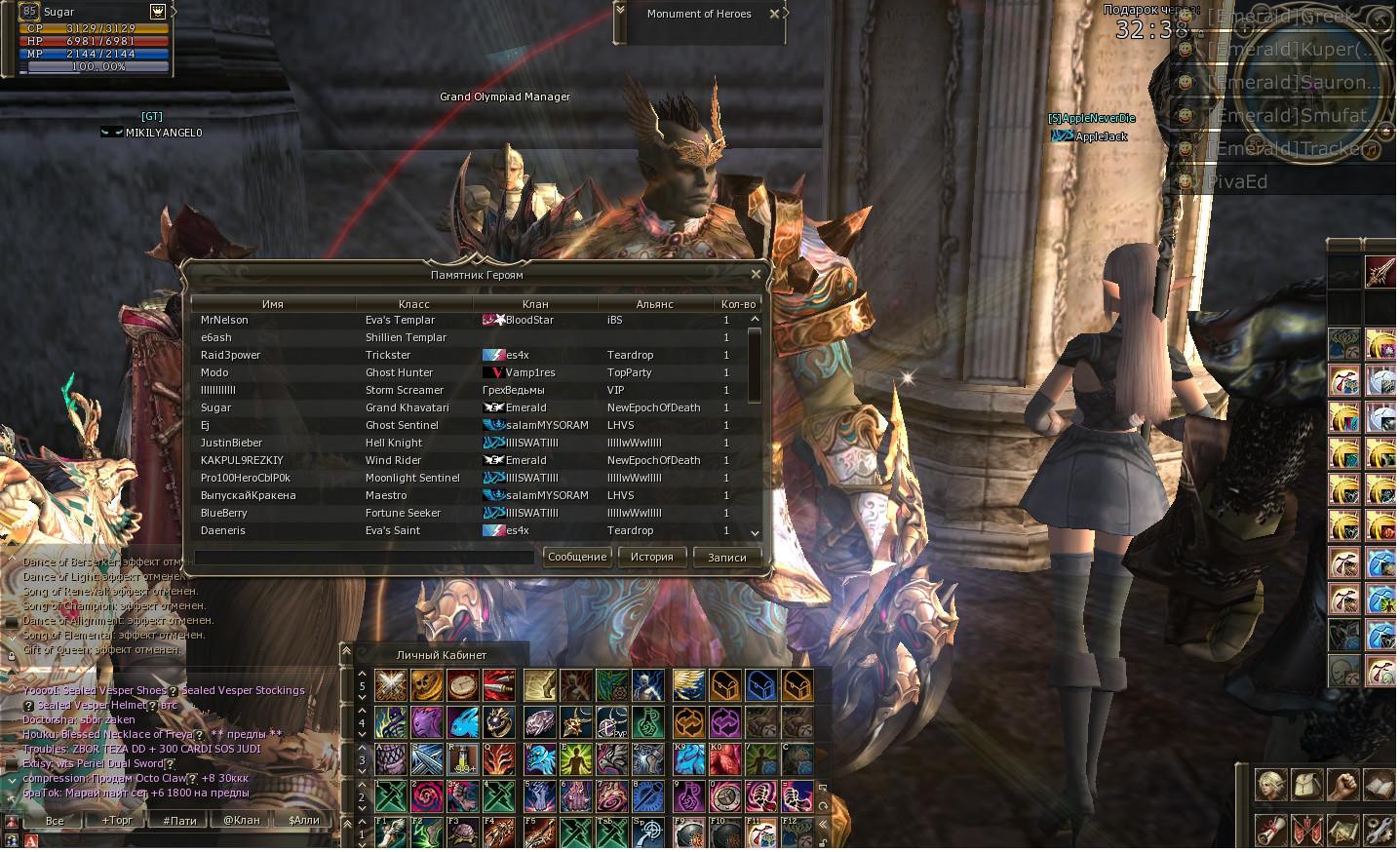Open the #Пати chat tab

pyautogui.click(x=179, y=821)
